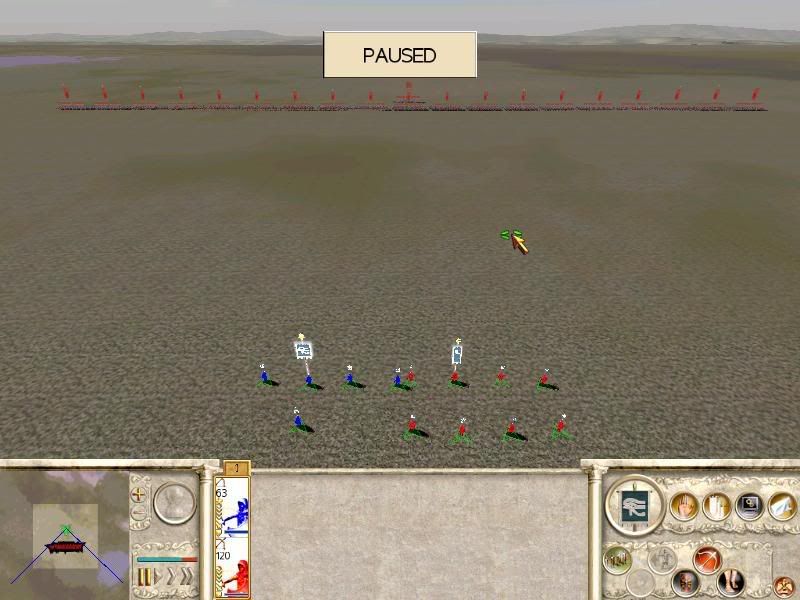Zoom out the minimap with the minus button
Viewport: 800px width, 600px height.
(139, 514)
